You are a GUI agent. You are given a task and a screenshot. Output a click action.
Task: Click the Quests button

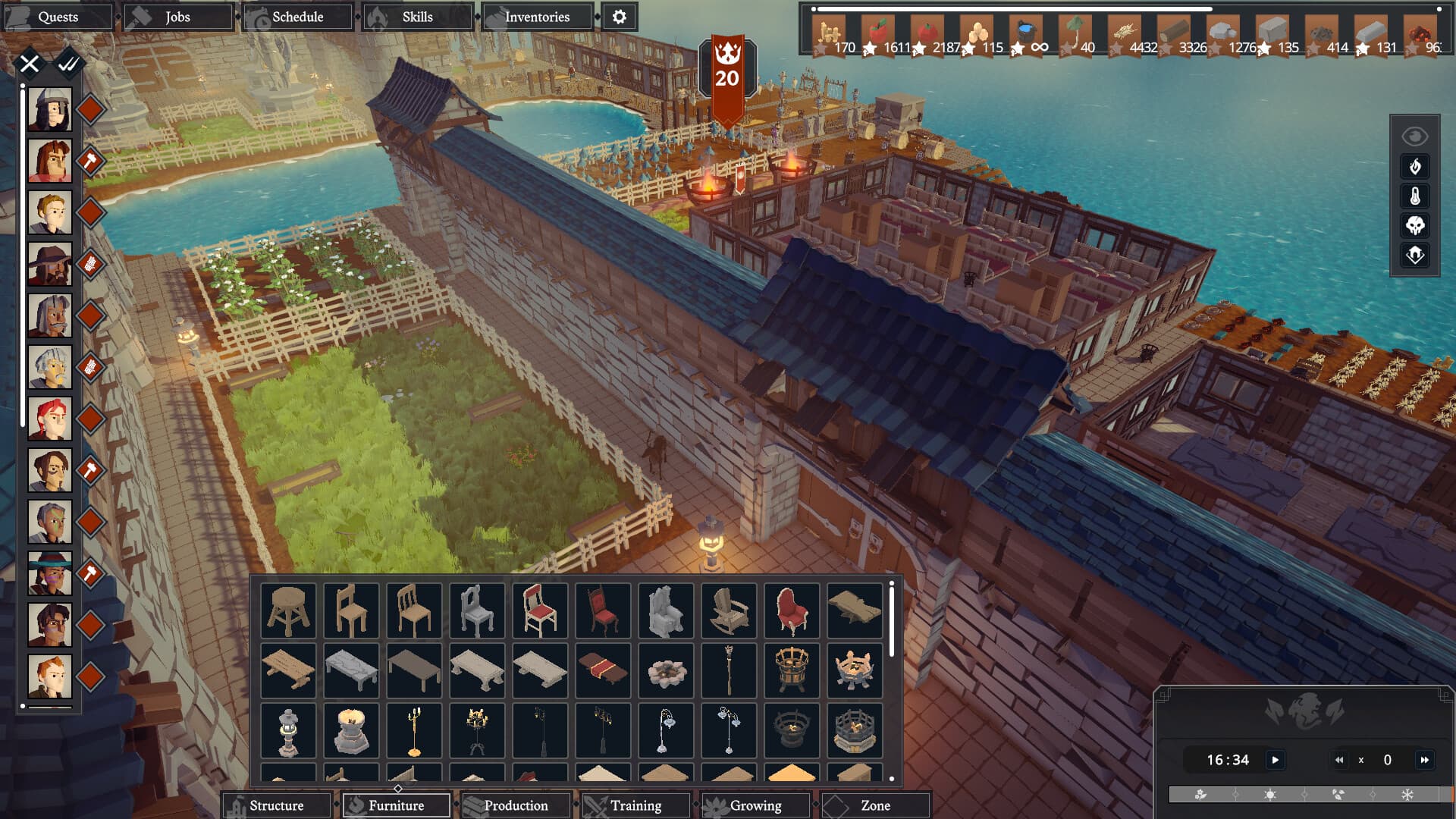(61, 16)
